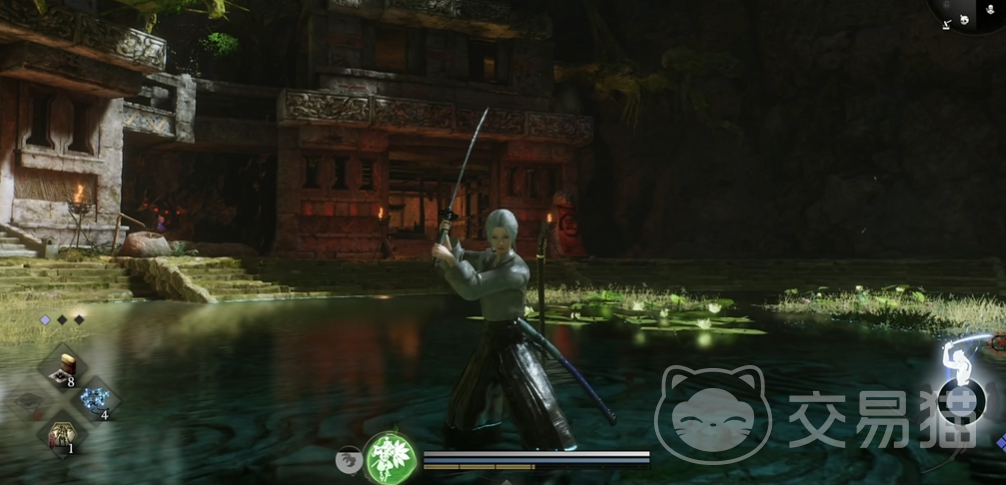The width and height of the screenshot is (1006, 485).
Task: Select the dimmed empty item slot
Action: [31, 402]
